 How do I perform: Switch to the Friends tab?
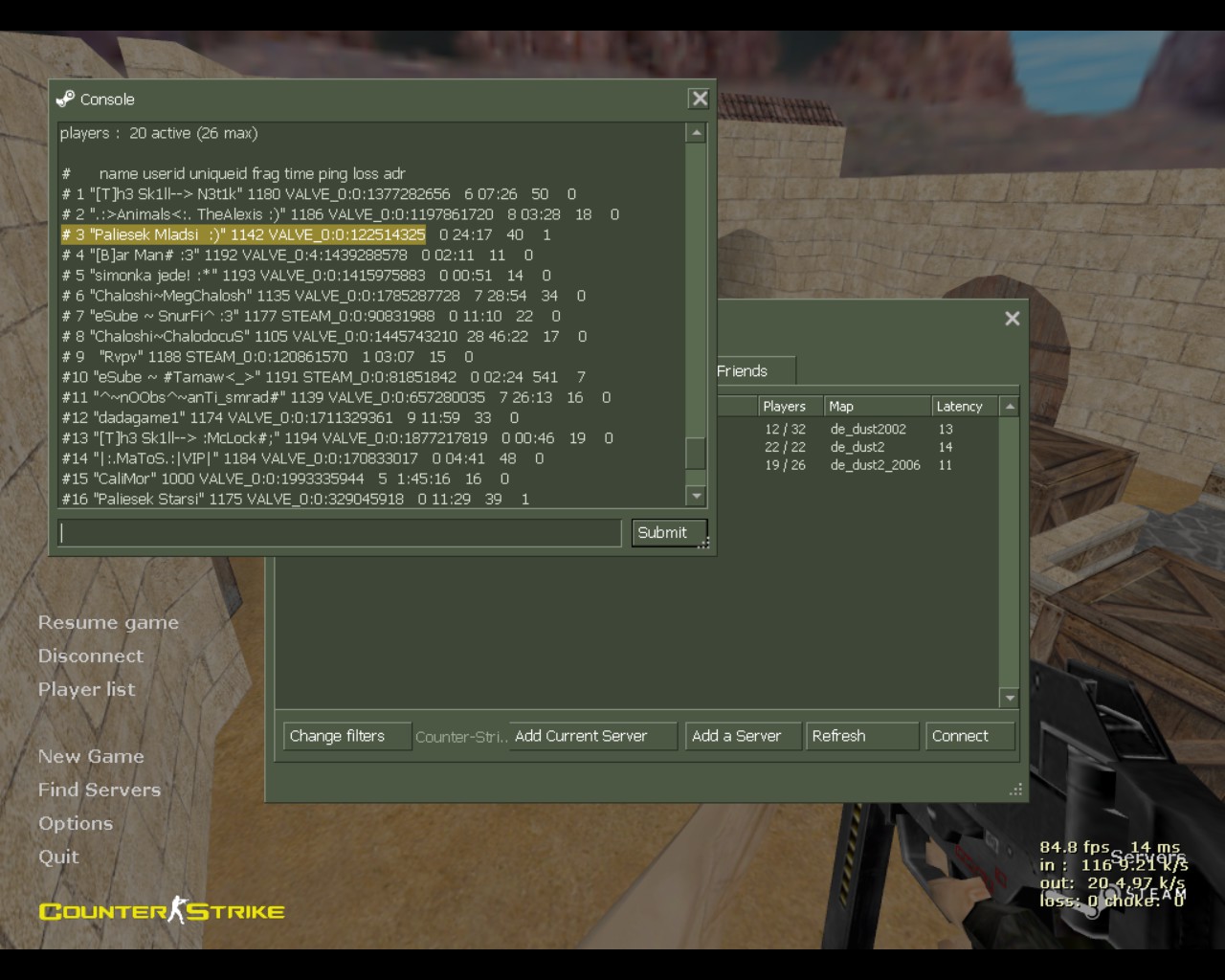click(x=743, y=371)
